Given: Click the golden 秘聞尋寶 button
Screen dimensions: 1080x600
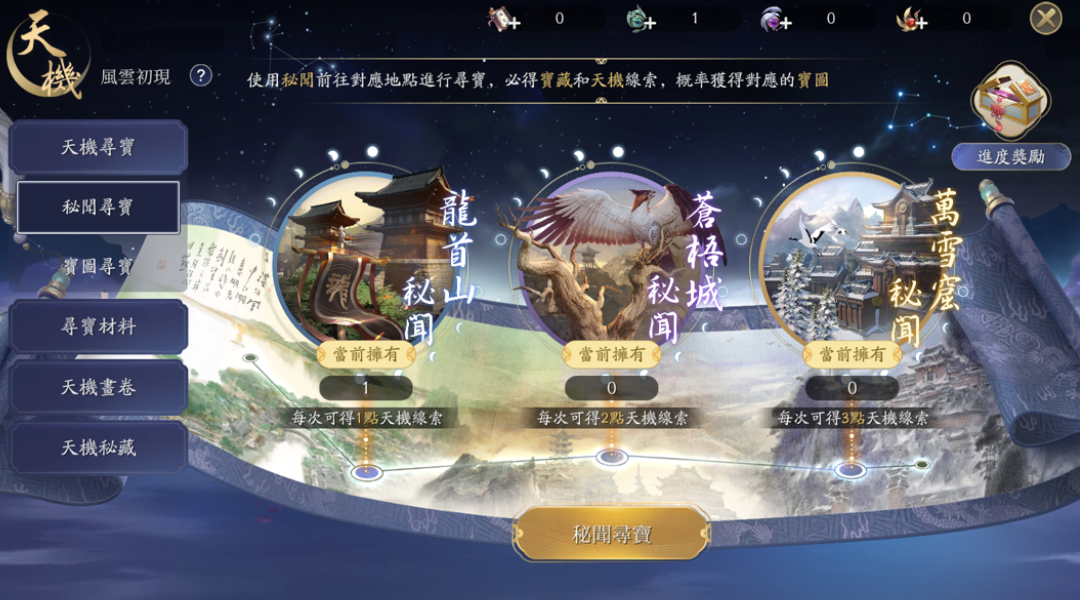Looking at the screenshot, I should coord(611,534).
